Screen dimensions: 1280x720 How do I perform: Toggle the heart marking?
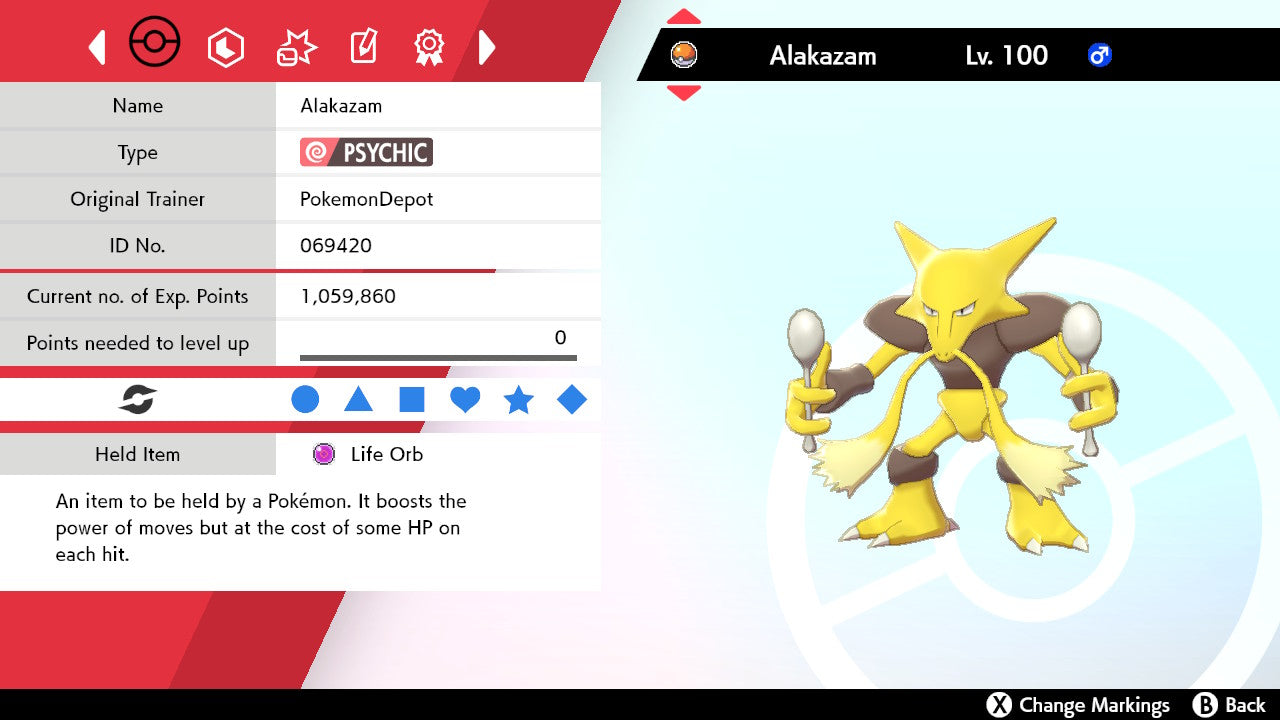coord(465,400)
